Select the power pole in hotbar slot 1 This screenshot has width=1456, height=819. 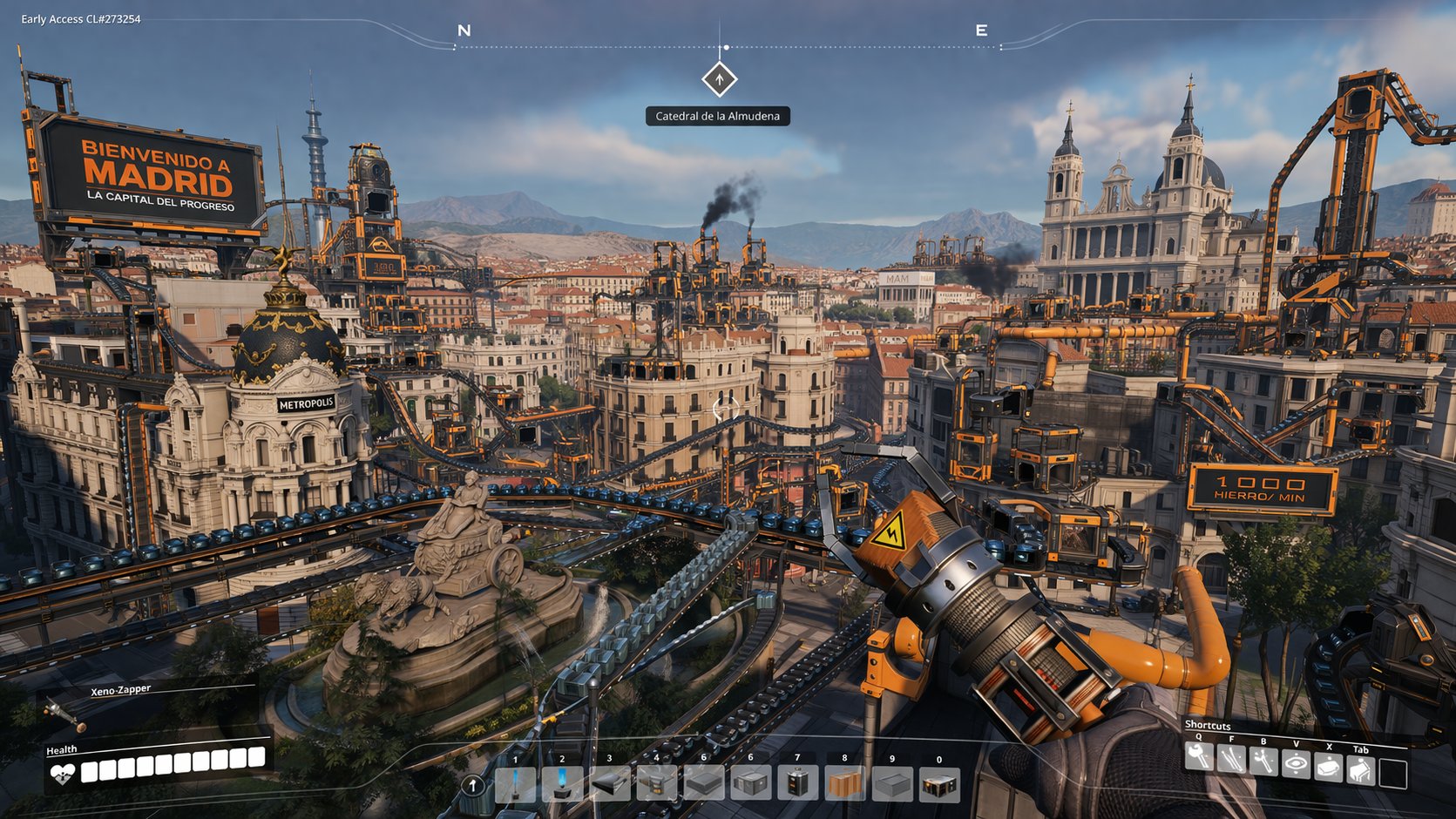(516, 784)
